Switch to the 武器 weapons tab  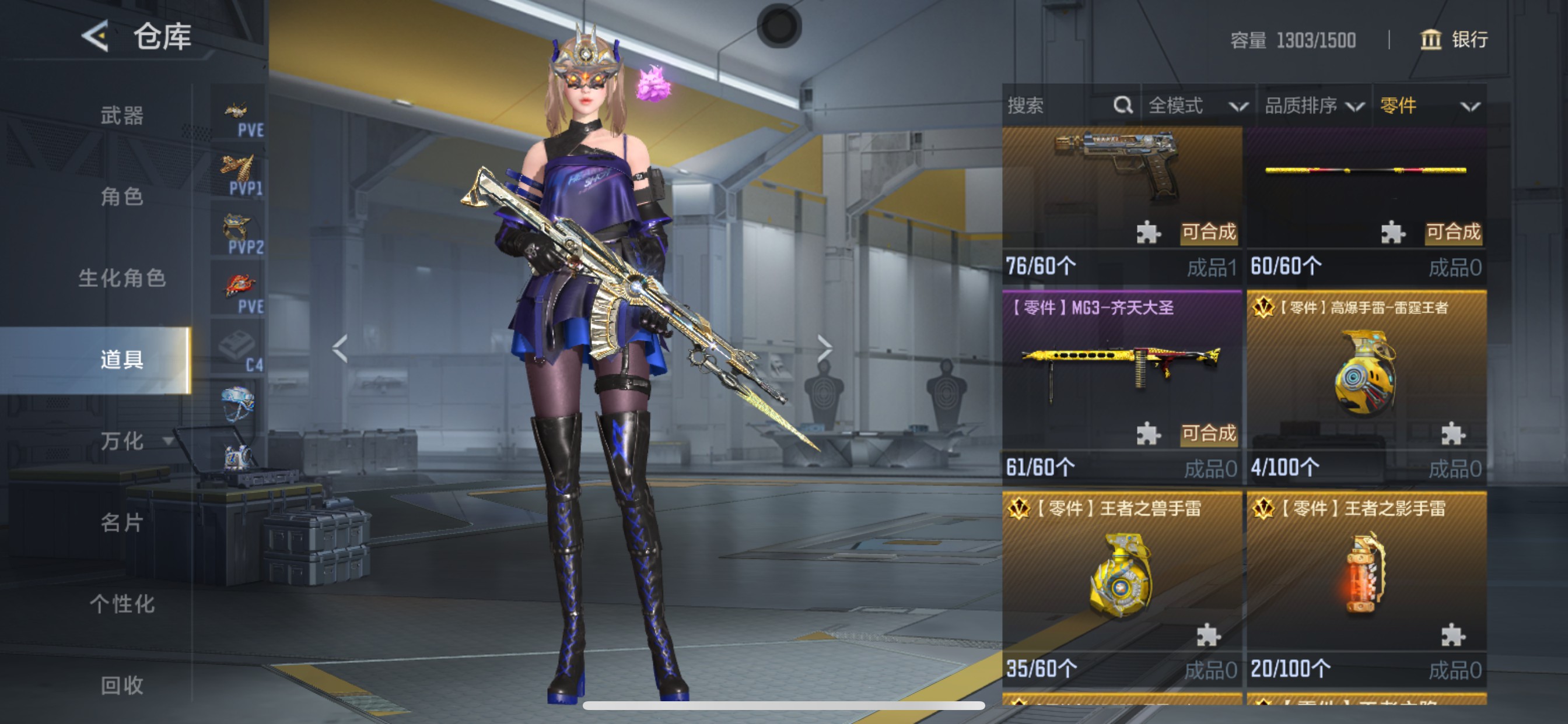122,115
